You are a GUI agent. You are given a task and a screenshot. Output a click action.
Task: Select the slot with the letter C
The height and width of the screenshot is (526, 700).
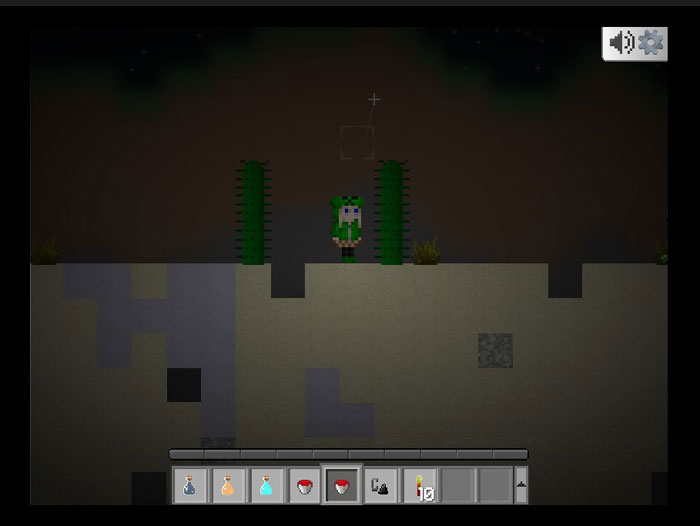coord(379,486)
